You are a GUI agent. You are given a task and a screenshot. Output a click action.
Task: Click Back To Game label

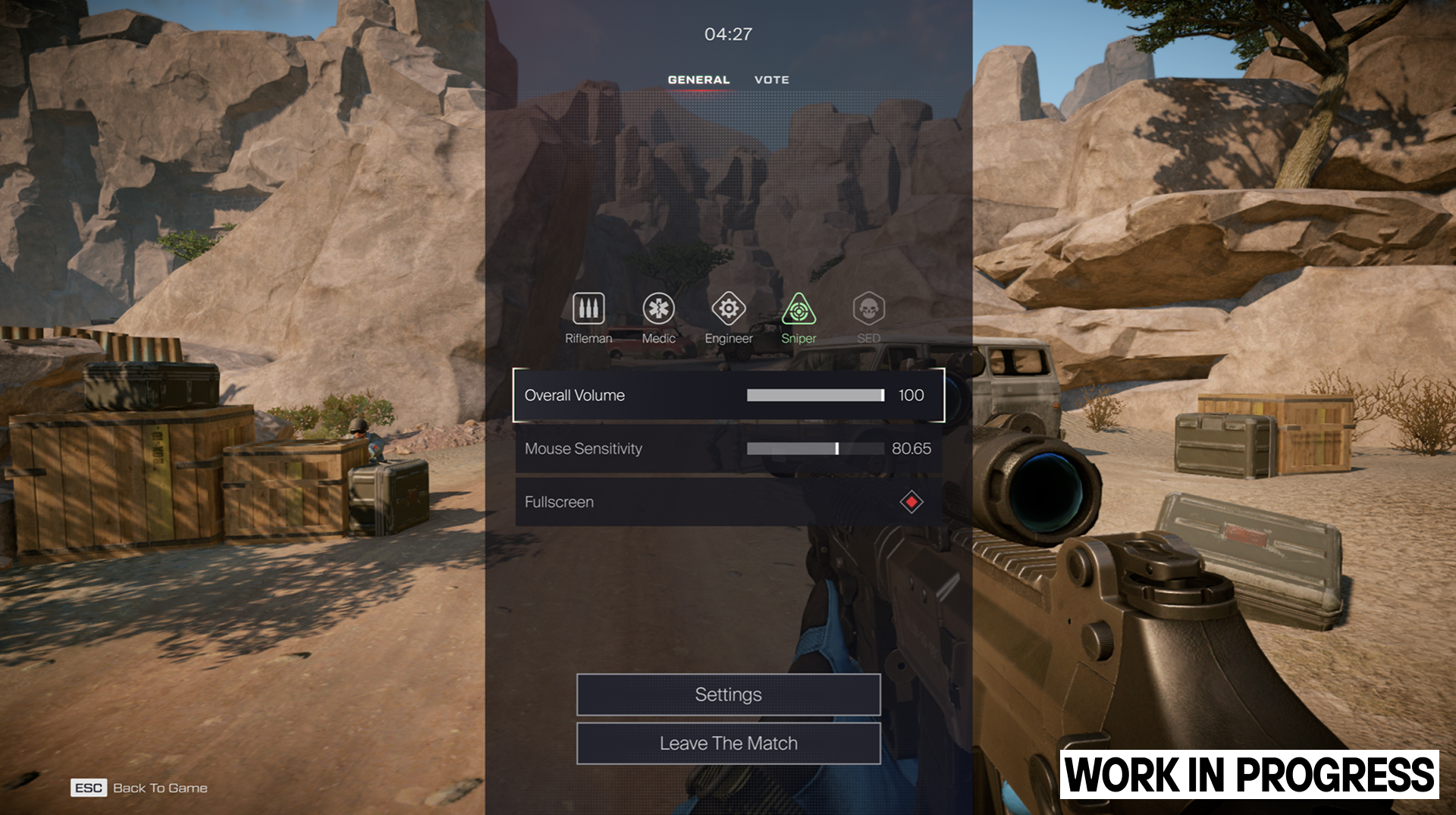click(160, 788)
